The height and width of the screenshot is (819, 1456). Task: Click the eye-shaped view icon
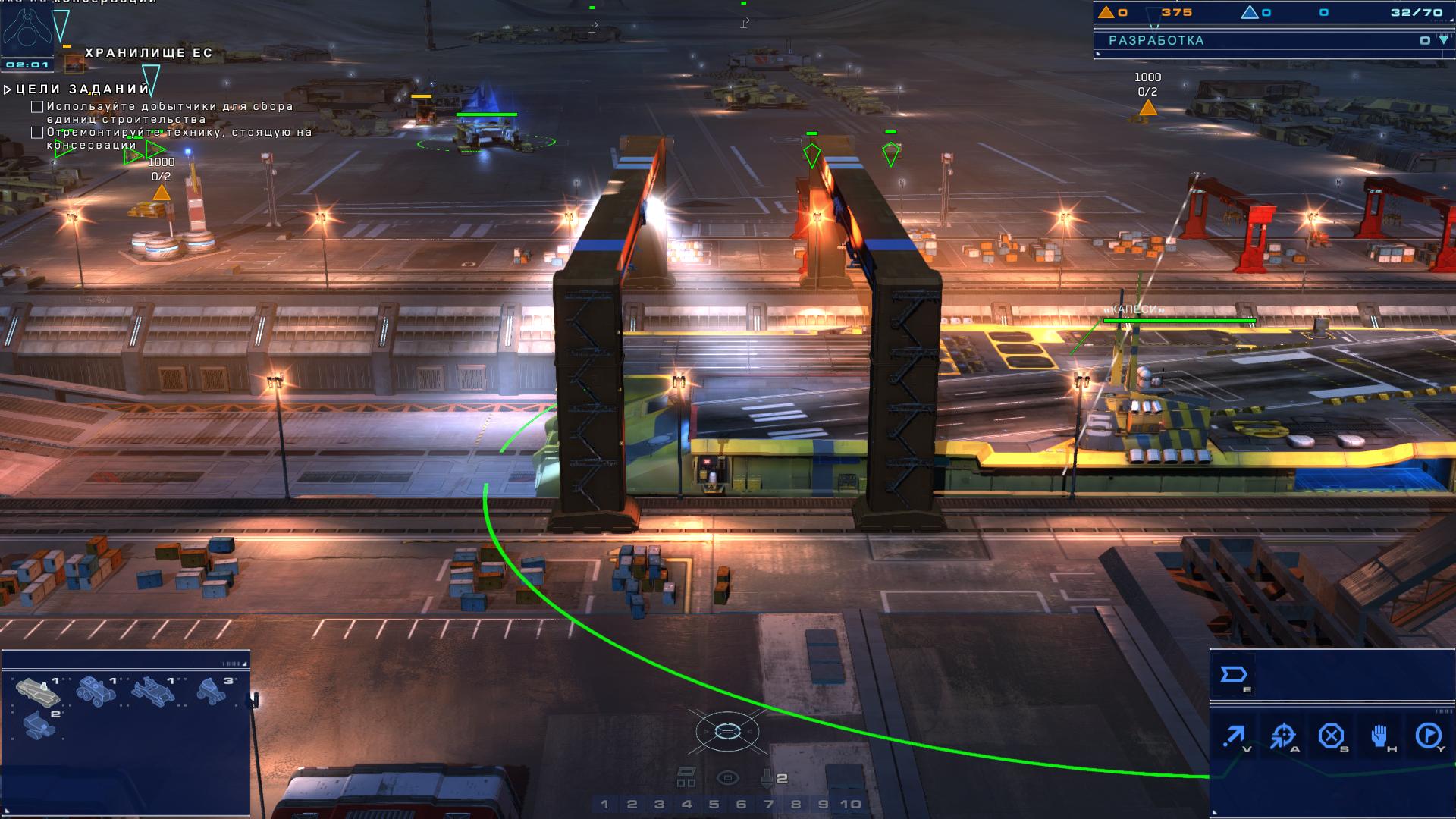pyautogui.click(x=727, y=778)
